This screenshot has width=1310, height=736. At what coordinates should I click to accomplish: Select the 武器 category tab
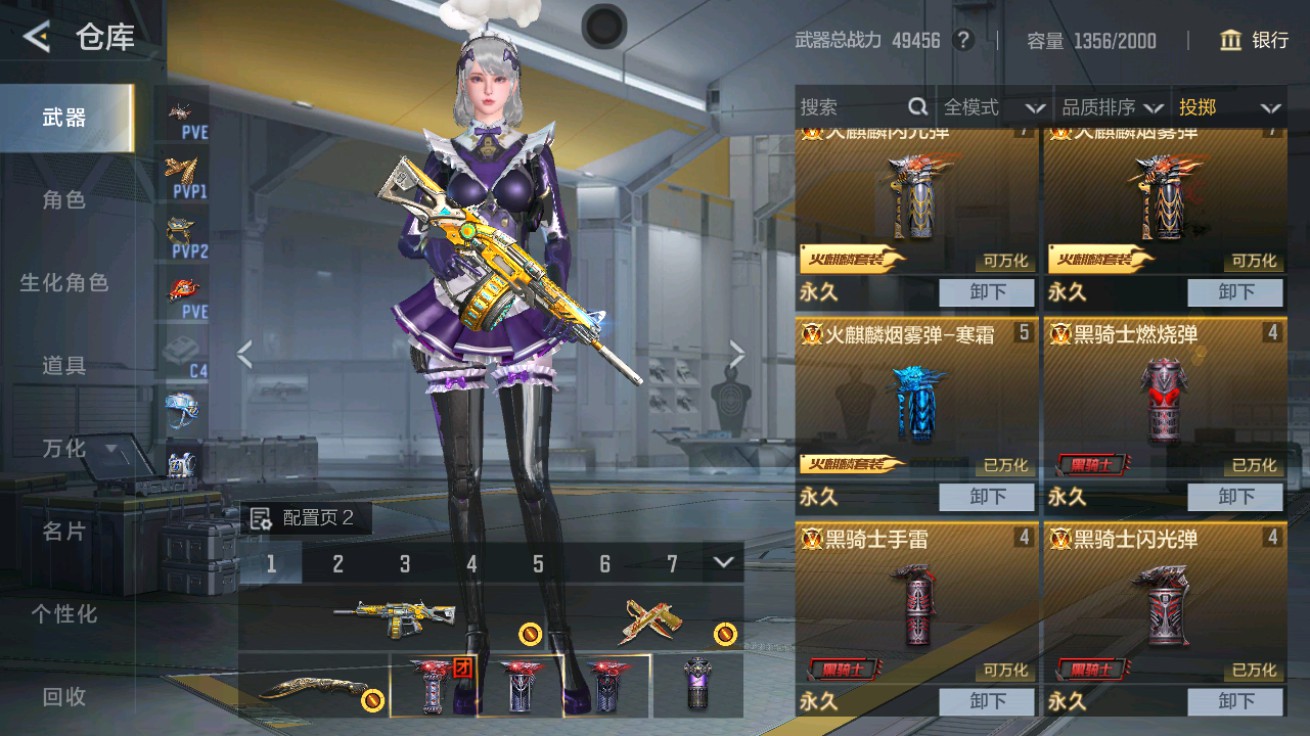[63, 115]
